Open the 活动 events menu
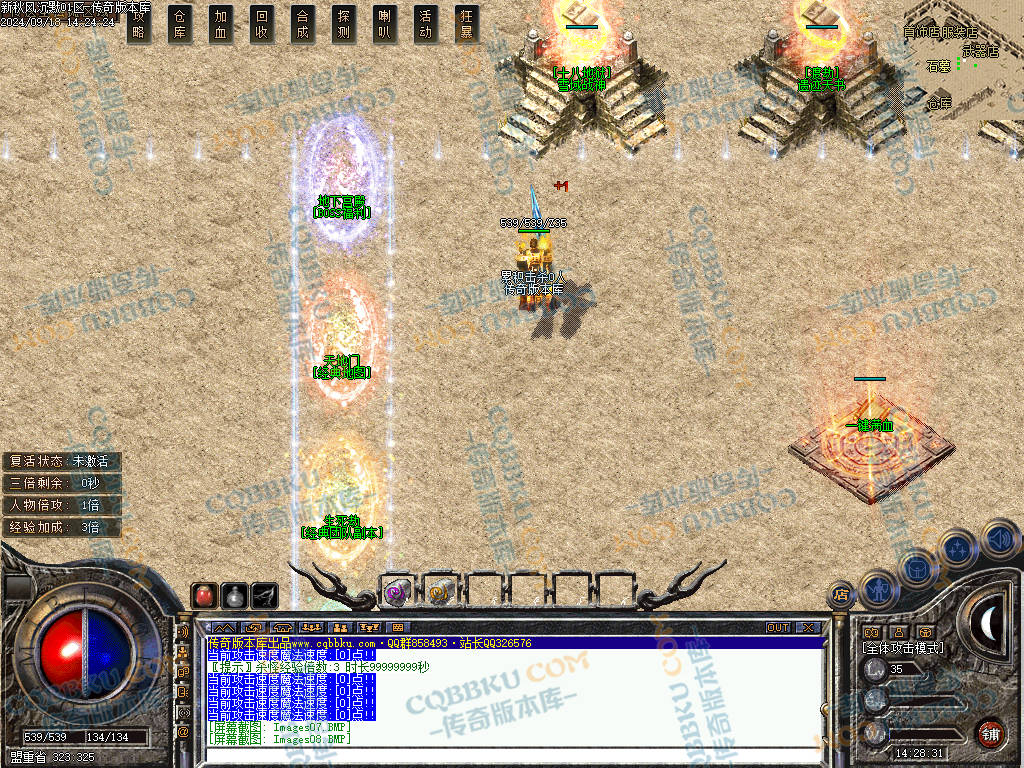The image size is (1024, 768). [425, 24]
